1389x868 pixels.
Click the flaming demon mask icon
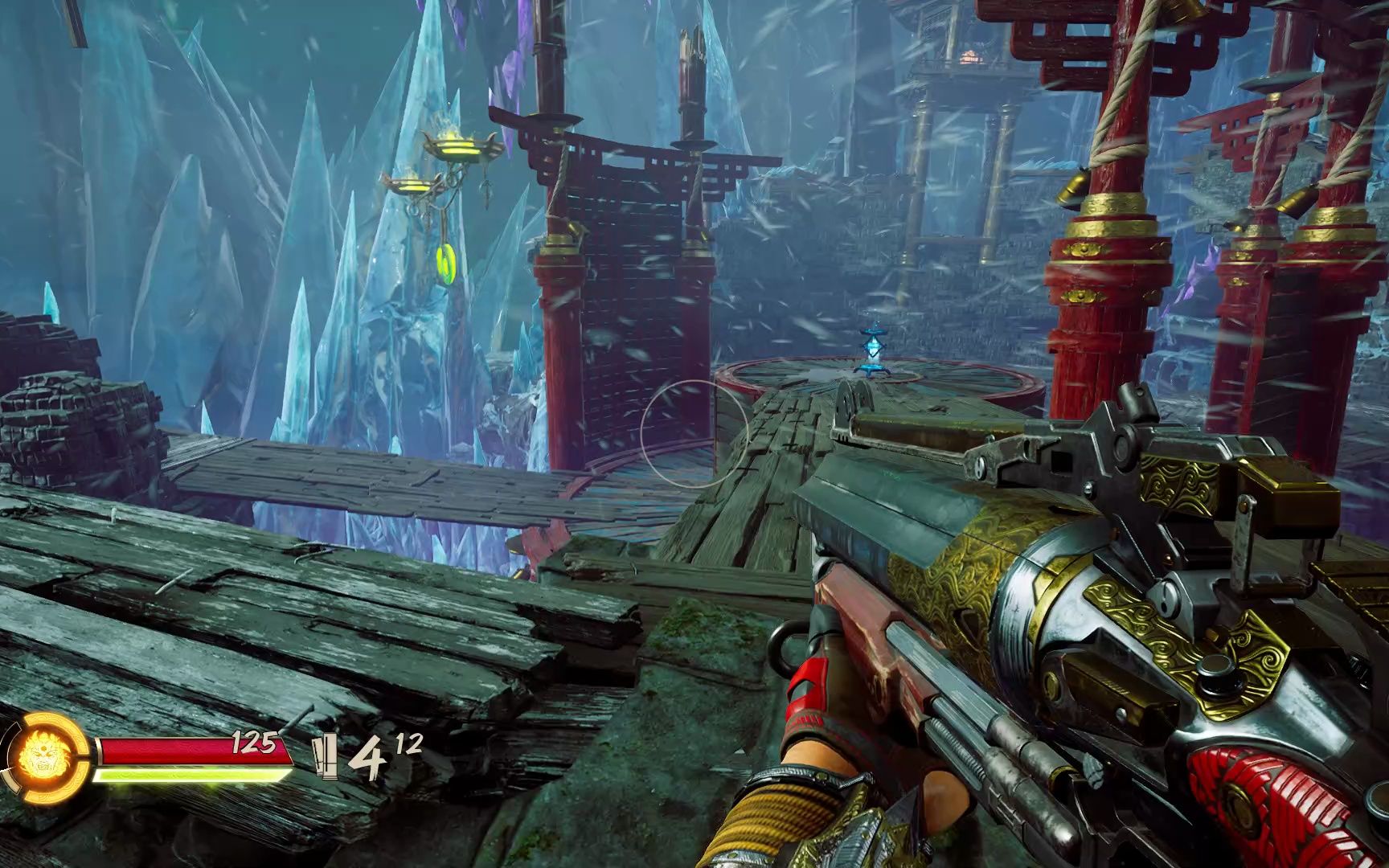tap(39, 756)
